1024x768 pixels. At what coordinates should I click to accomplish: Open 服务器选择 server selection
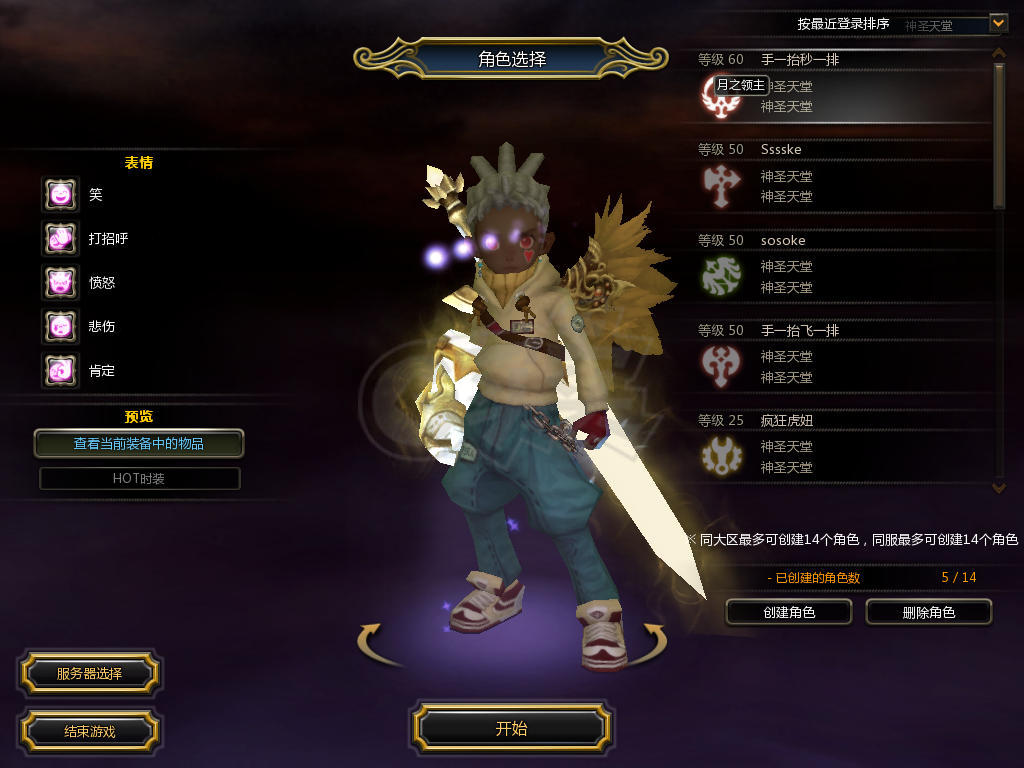(89, 674)
